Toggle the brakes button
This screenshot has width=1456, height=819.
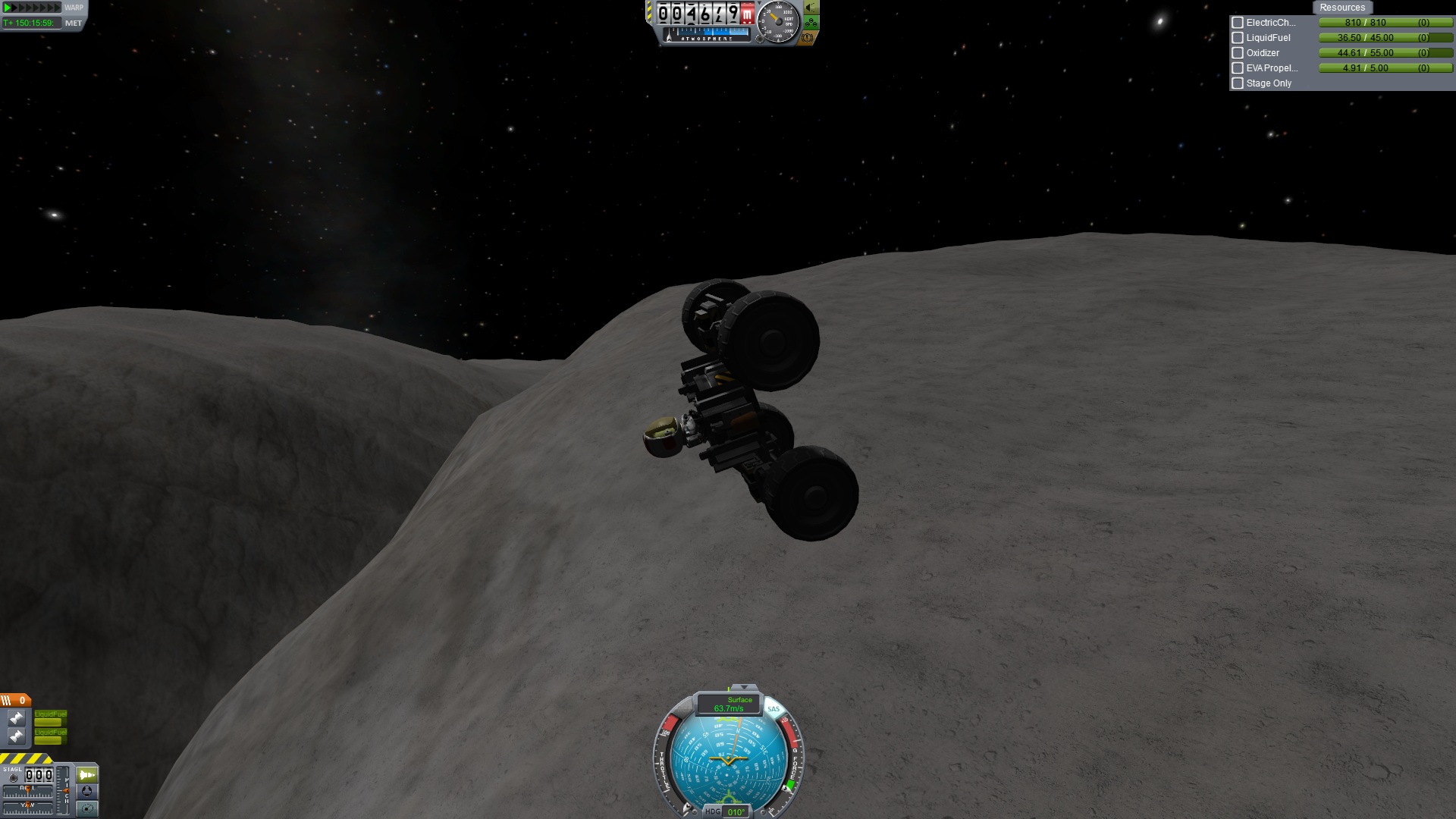[x=808, y=37]
